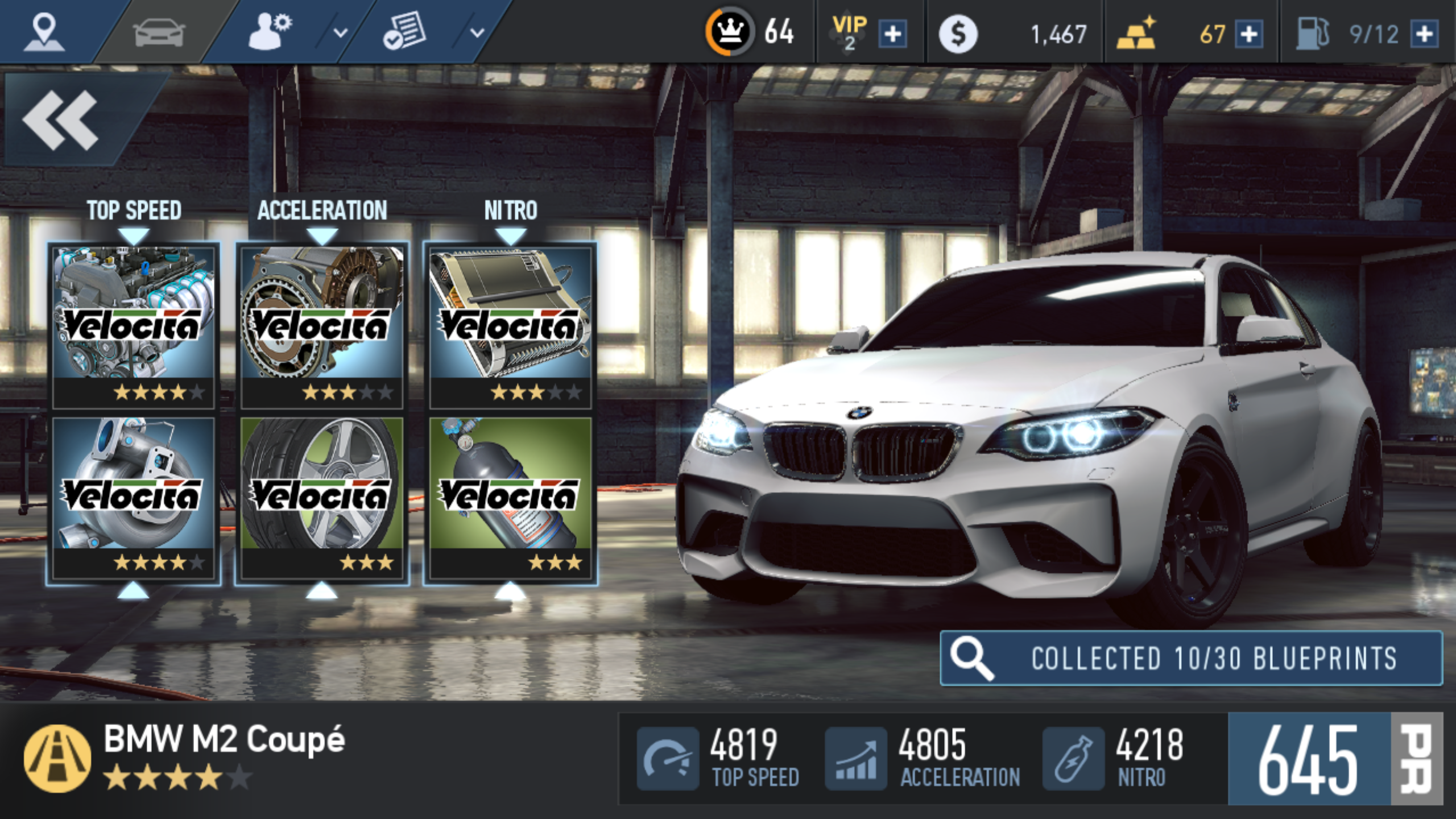
Task: Open the map location tab
Action: pyautogui.click(x=44, y=32)
